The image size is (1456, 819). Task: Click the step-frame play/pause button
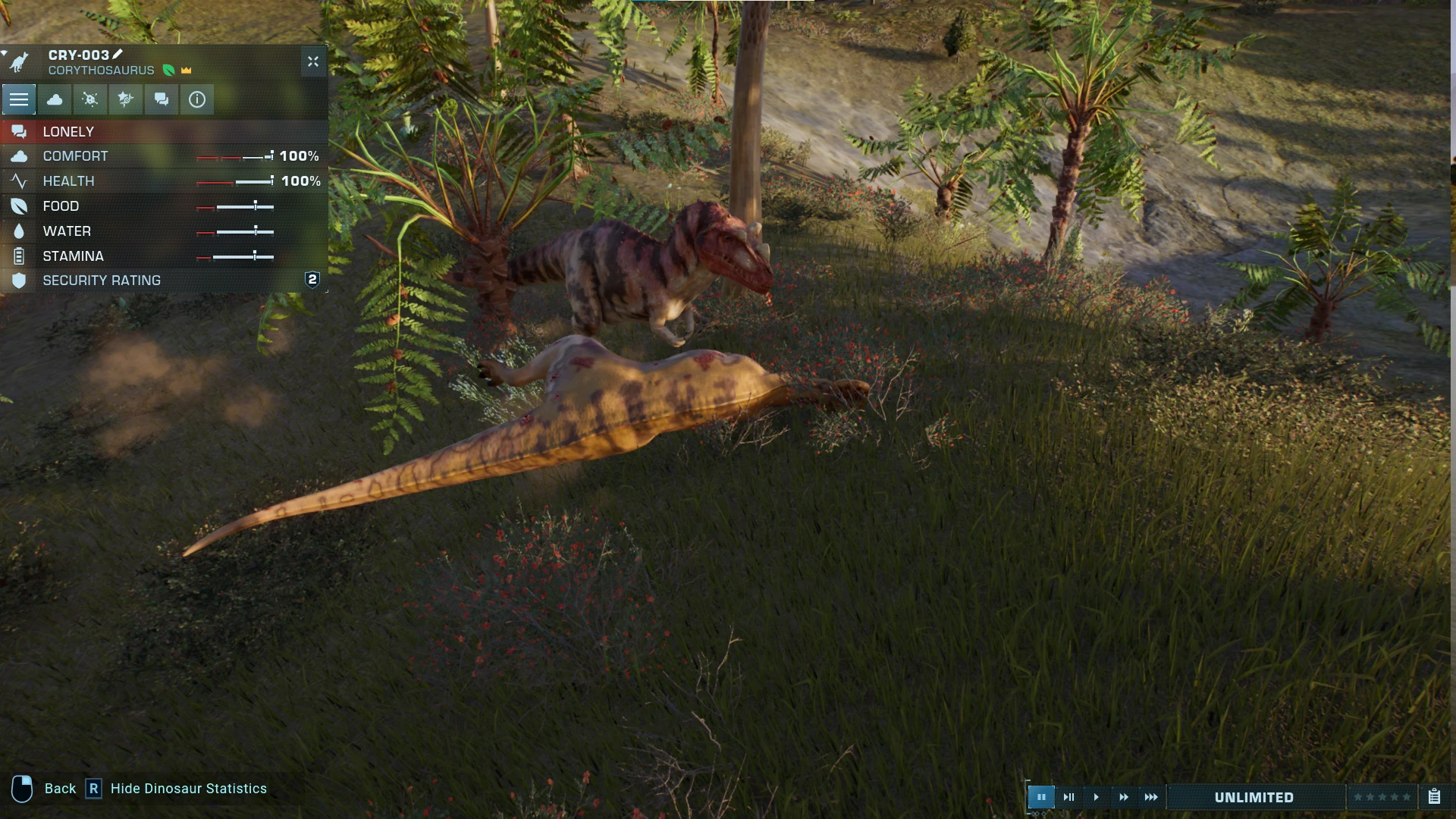pos(1068,797)
